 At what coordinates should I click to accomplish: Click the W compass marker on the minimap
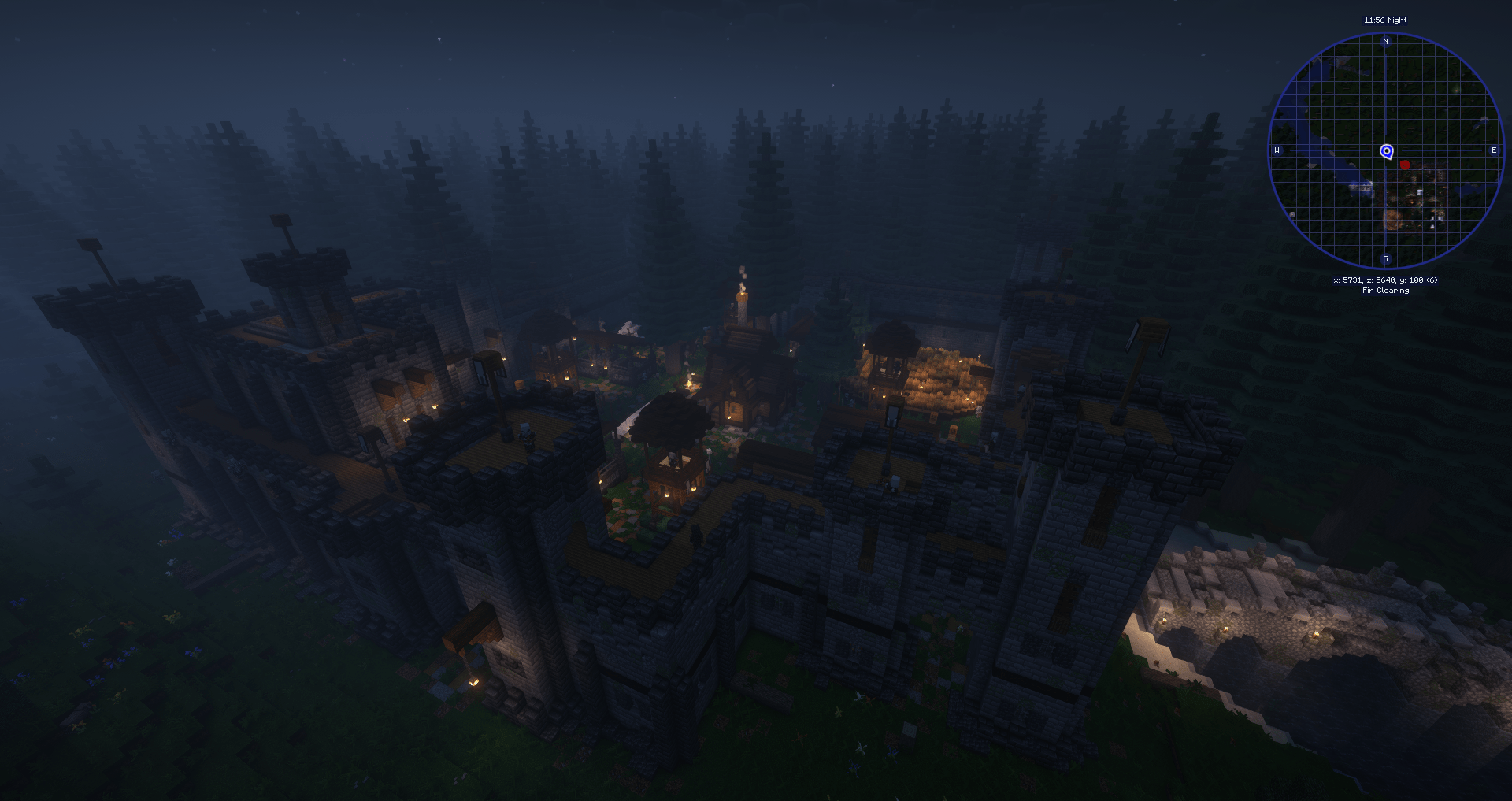tap(1277, 149)
